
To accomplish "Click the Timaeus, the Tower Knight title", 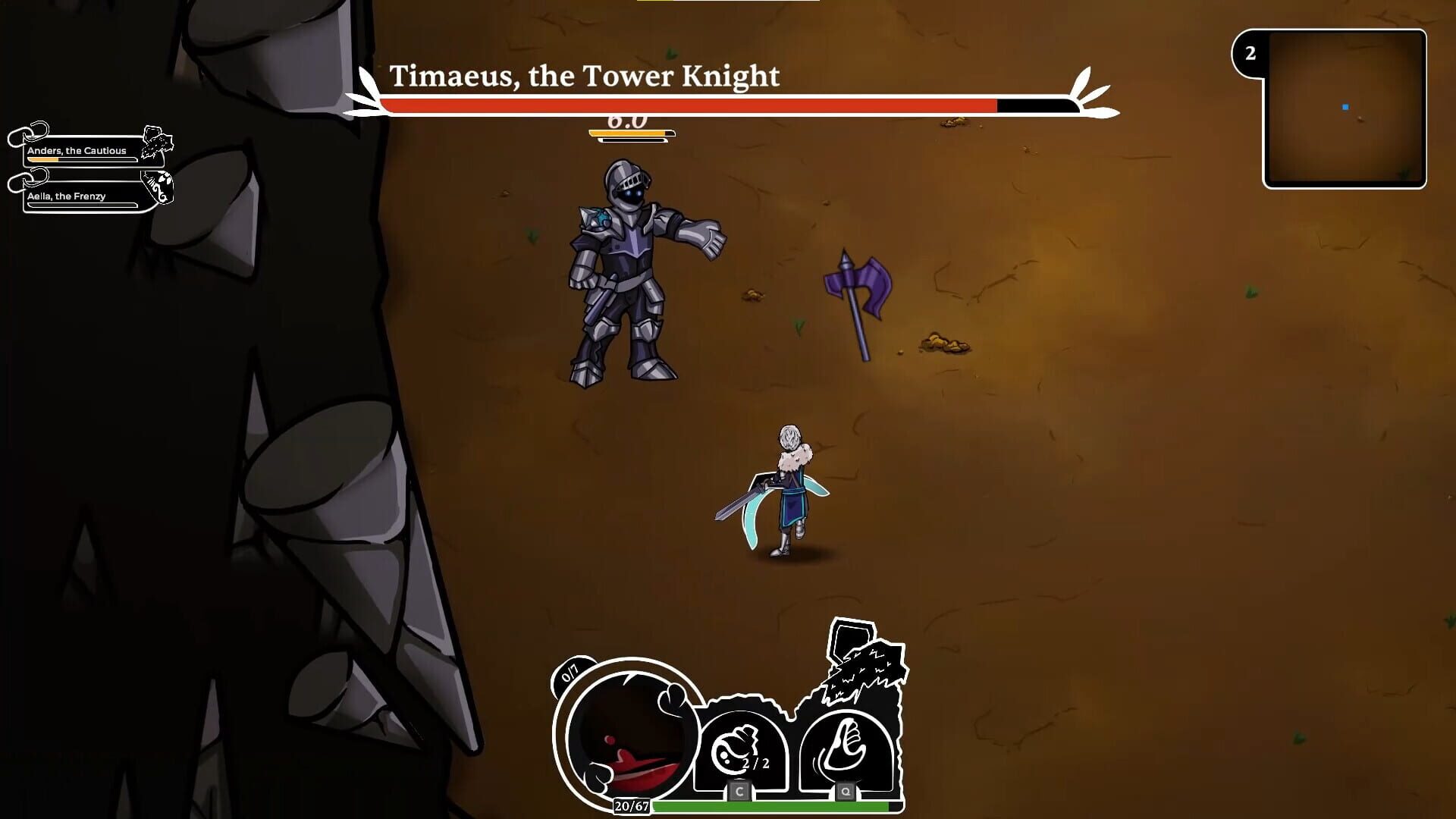I will pyautogui.click(x=585, y=76).
